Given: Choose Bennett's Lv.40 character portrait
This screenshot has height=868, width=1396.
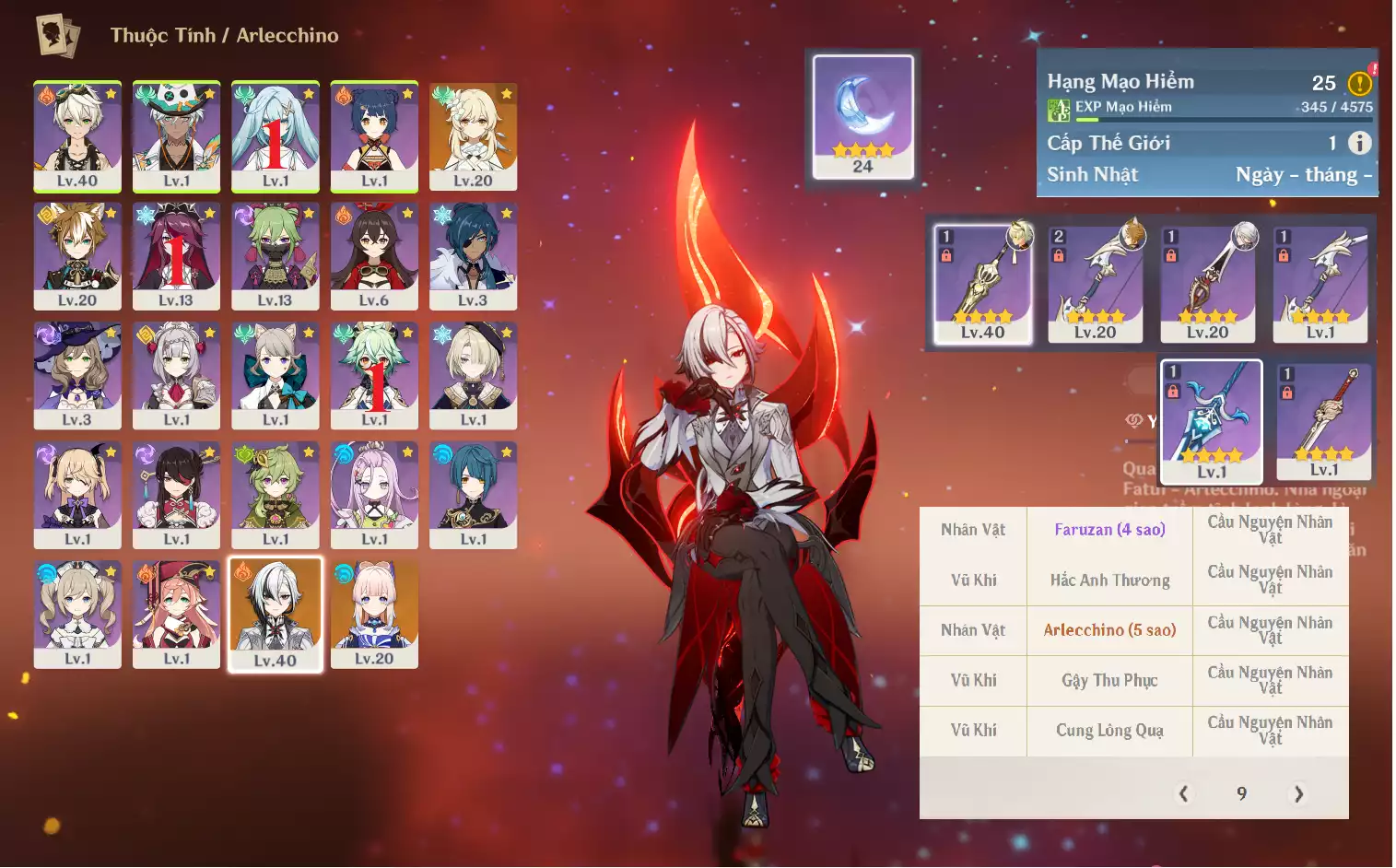Looking at the screenshot, I should [77, 136].
